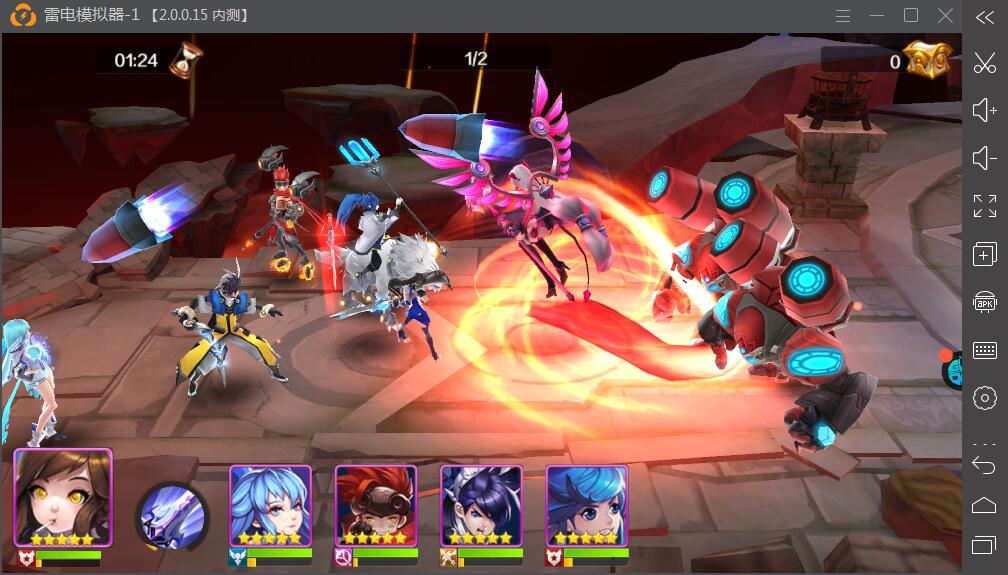Click the scissors screenshot tool
The width and height of the screenshot is (1008, 575).
coord(985,62)
